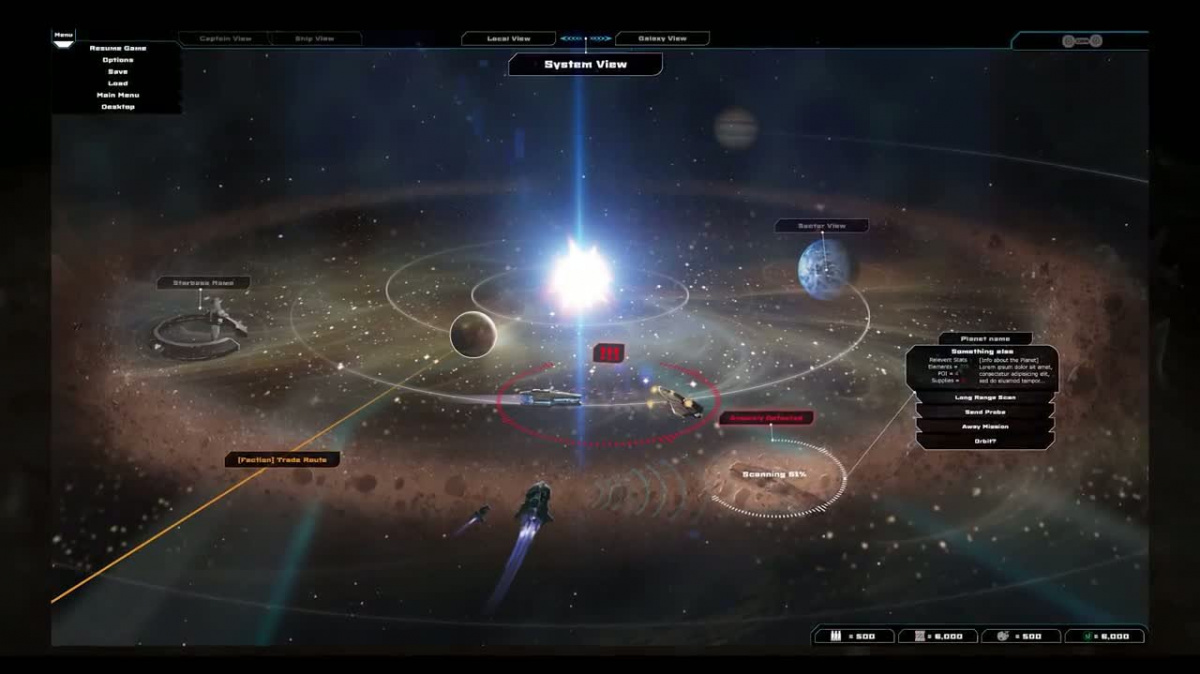Open the red exclamation alert marker
The image size is (1200, 674).
point(609,352)
